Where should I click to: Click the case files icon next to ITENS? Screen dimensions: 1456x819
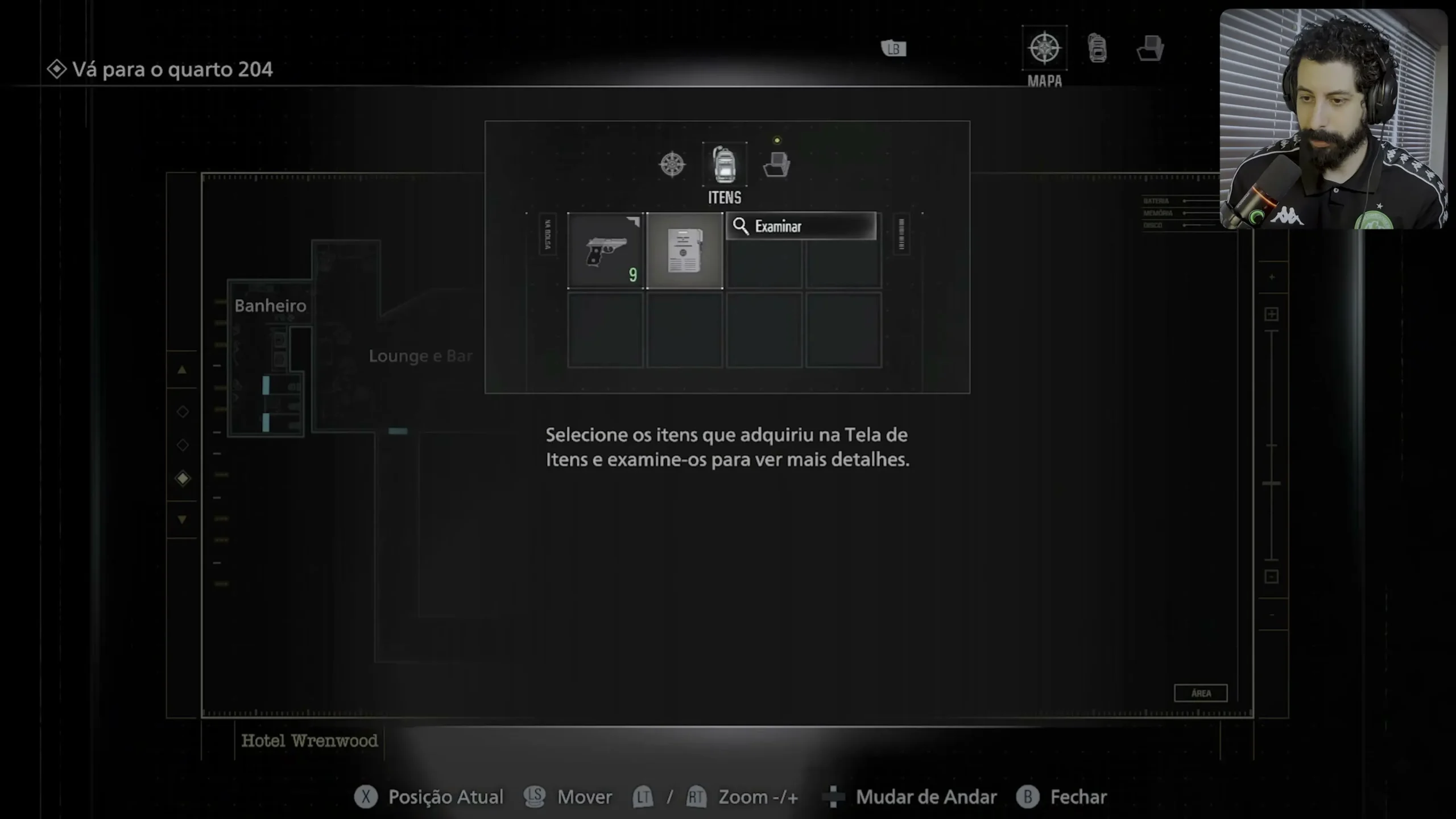click(x=777, y=164)
